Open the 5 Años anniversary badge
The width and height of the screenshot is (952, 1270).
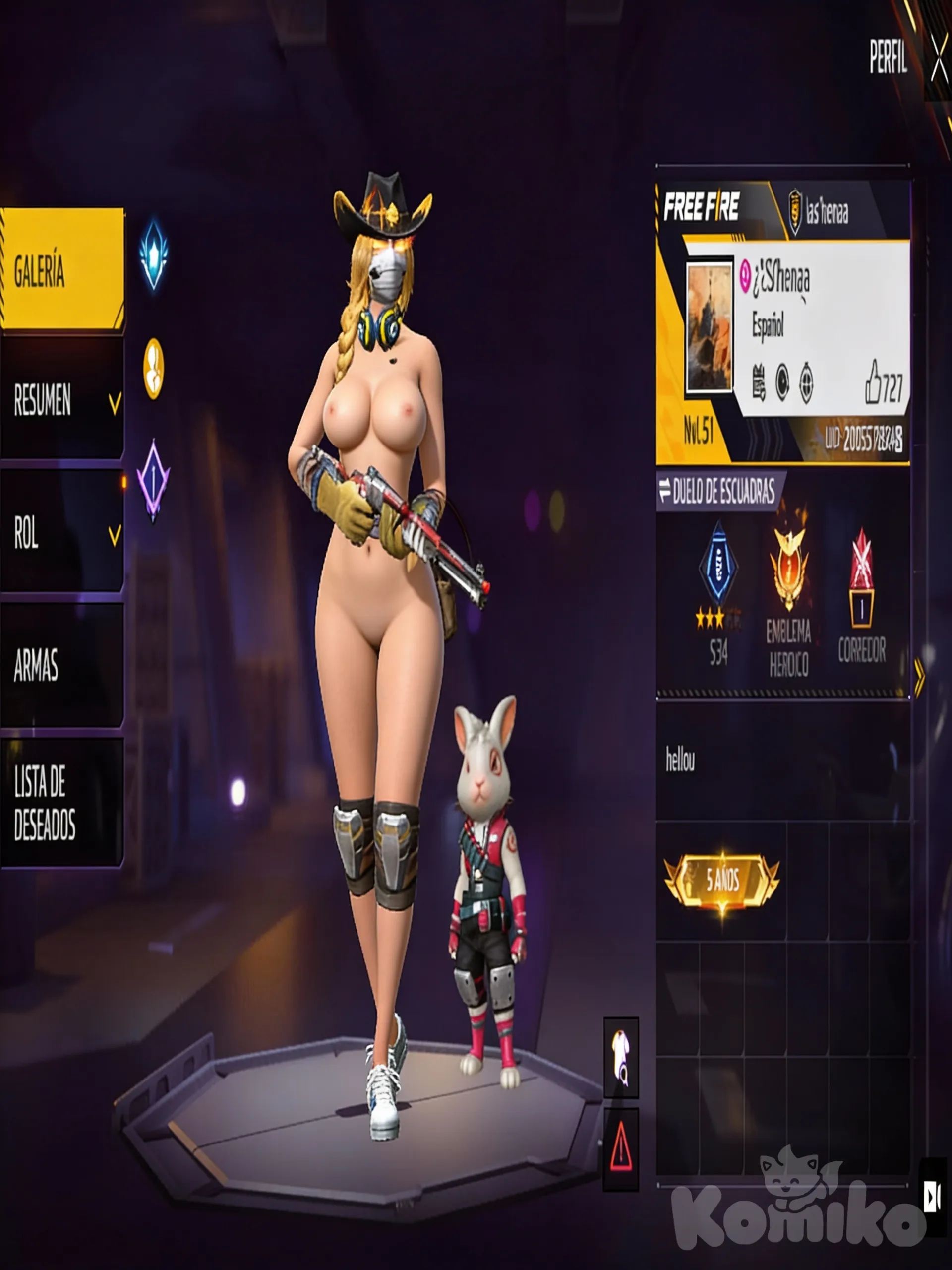722,880
